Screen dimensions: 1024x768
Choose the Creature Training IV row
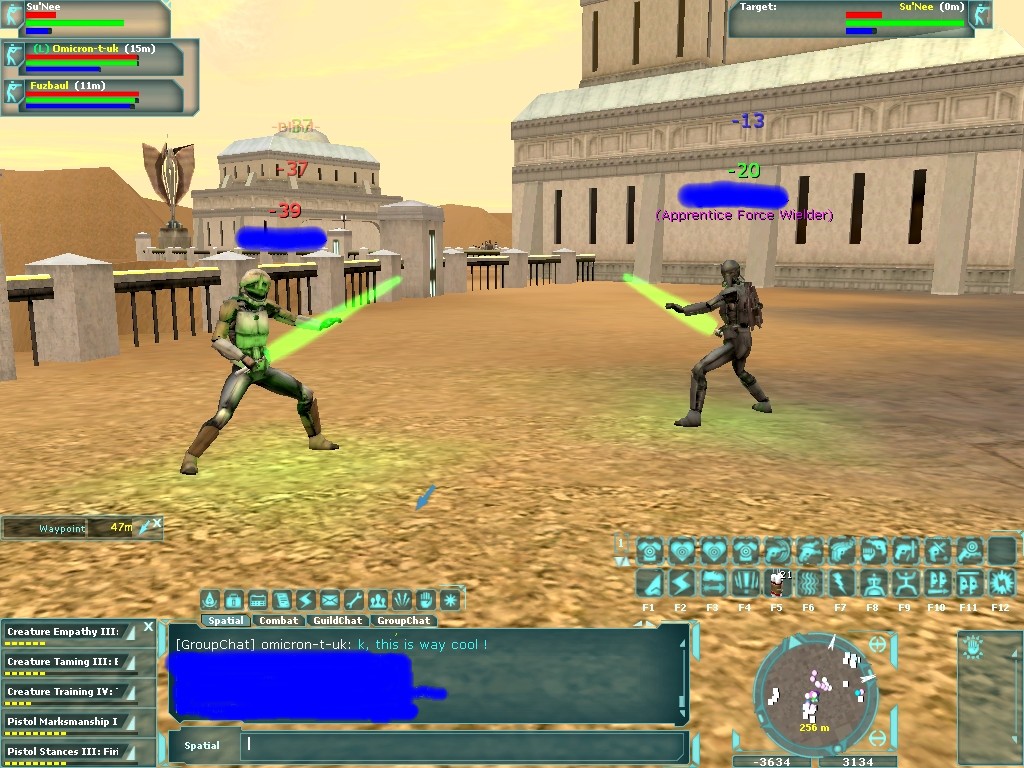pyautogui.click(x=66, y=693)
